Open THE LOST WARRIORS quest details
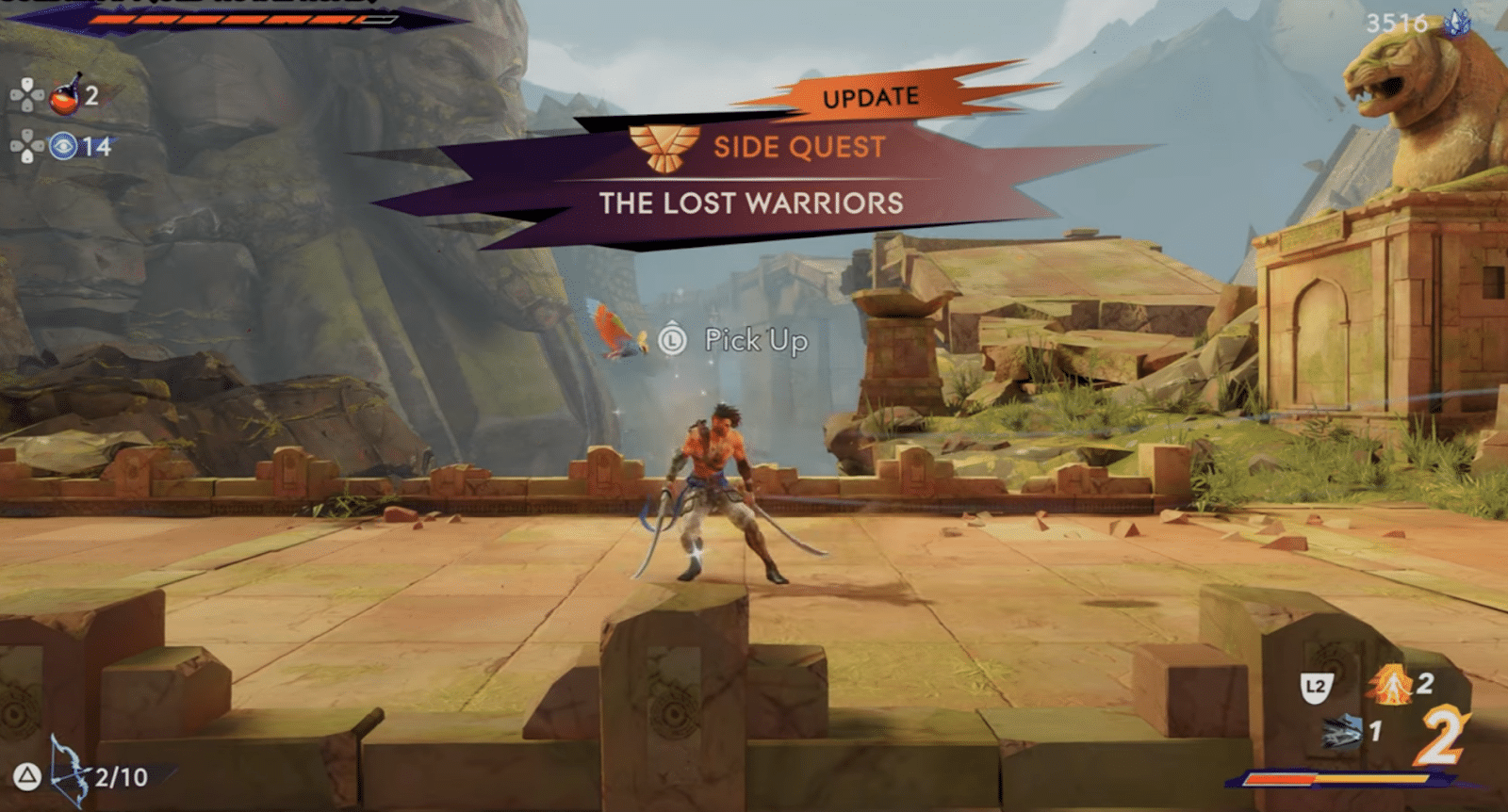This screenshot has height=812, width=1508. click(x=754, y=203)
